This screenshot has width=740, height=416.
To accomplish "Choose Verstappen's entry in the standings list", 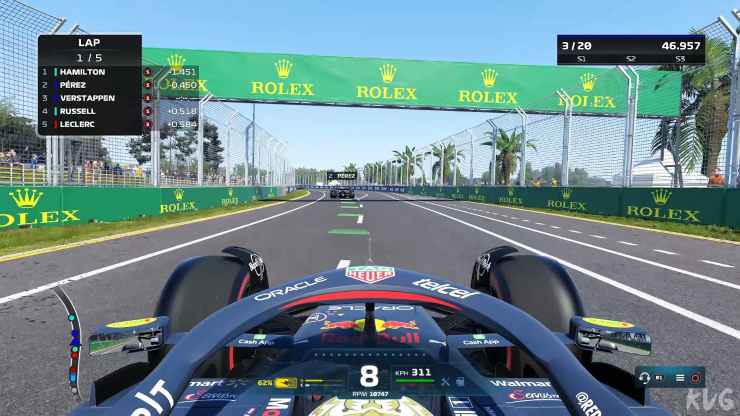I will click(x=88, y=98).
